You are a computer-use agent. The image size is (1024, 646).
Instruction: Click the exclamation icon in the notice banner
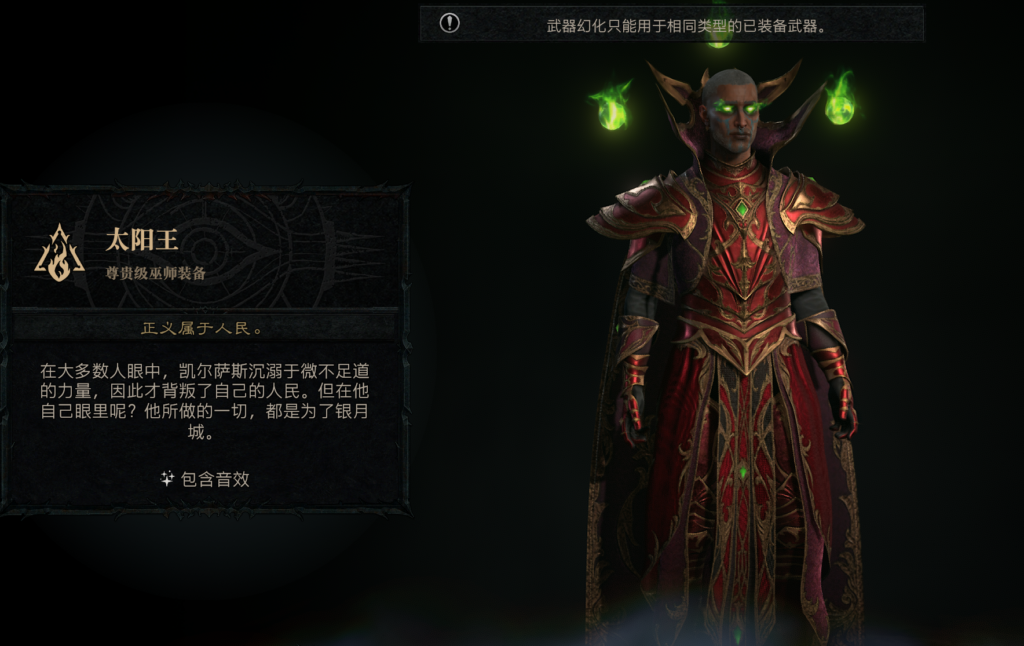click(x=450, y=23)
